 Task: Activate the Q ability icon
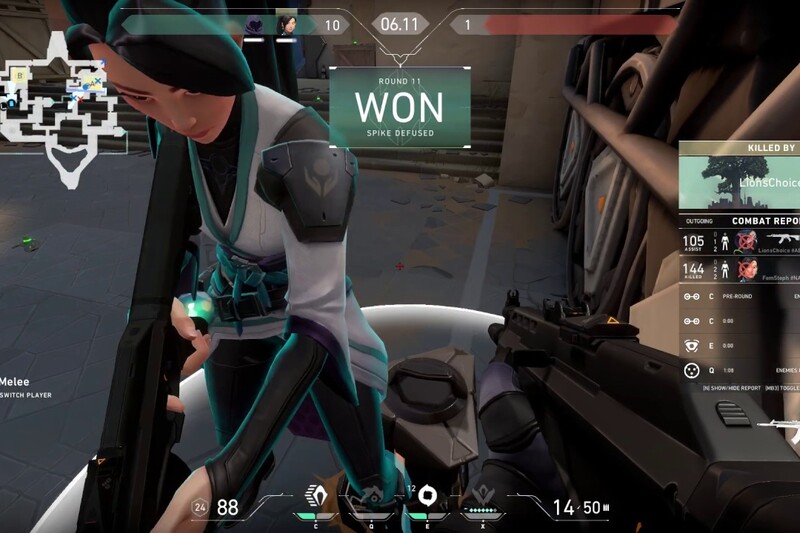370,497
